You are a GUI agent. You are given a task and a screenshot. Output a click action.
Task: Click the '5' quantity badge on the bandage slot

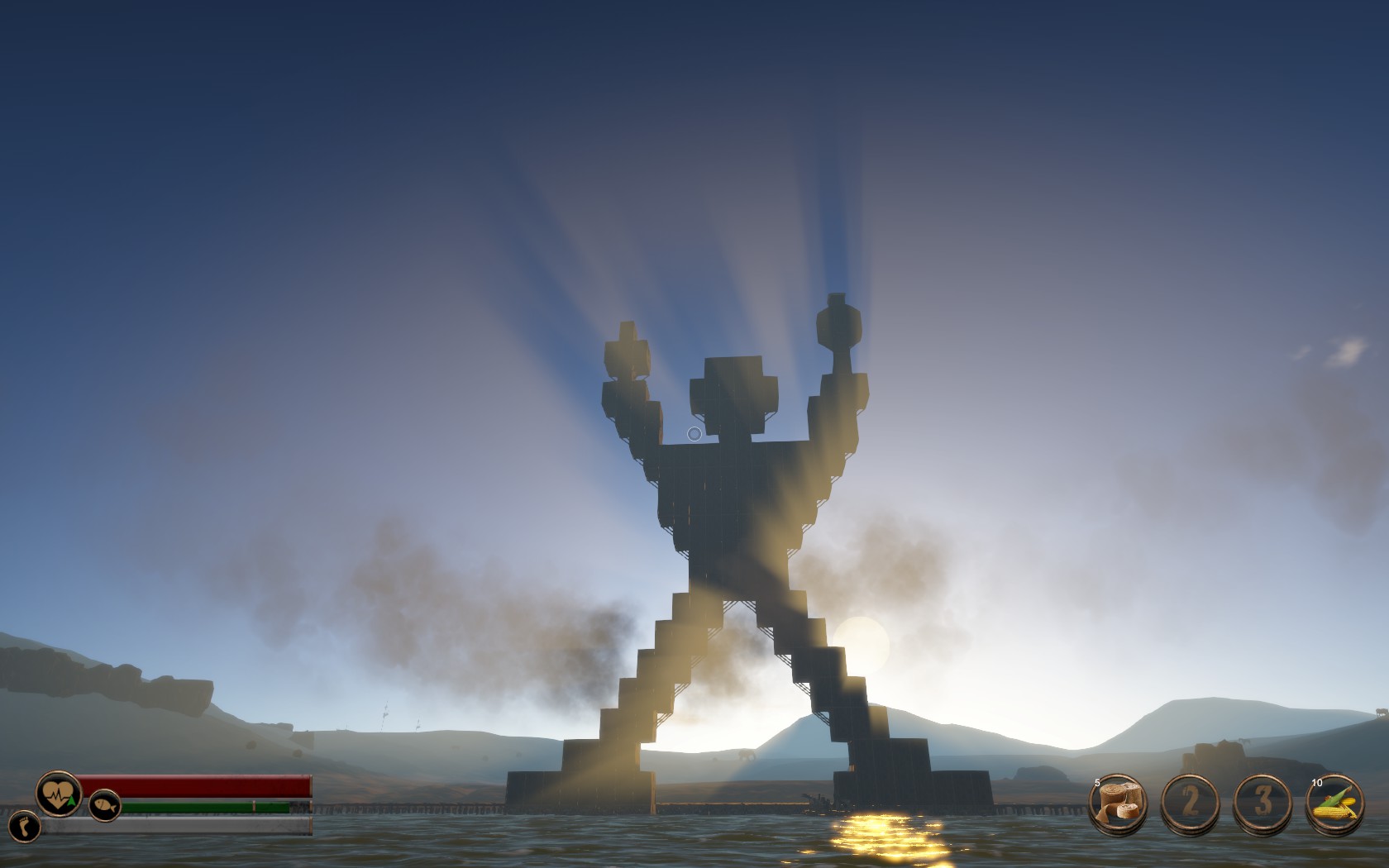[1097, 783]
